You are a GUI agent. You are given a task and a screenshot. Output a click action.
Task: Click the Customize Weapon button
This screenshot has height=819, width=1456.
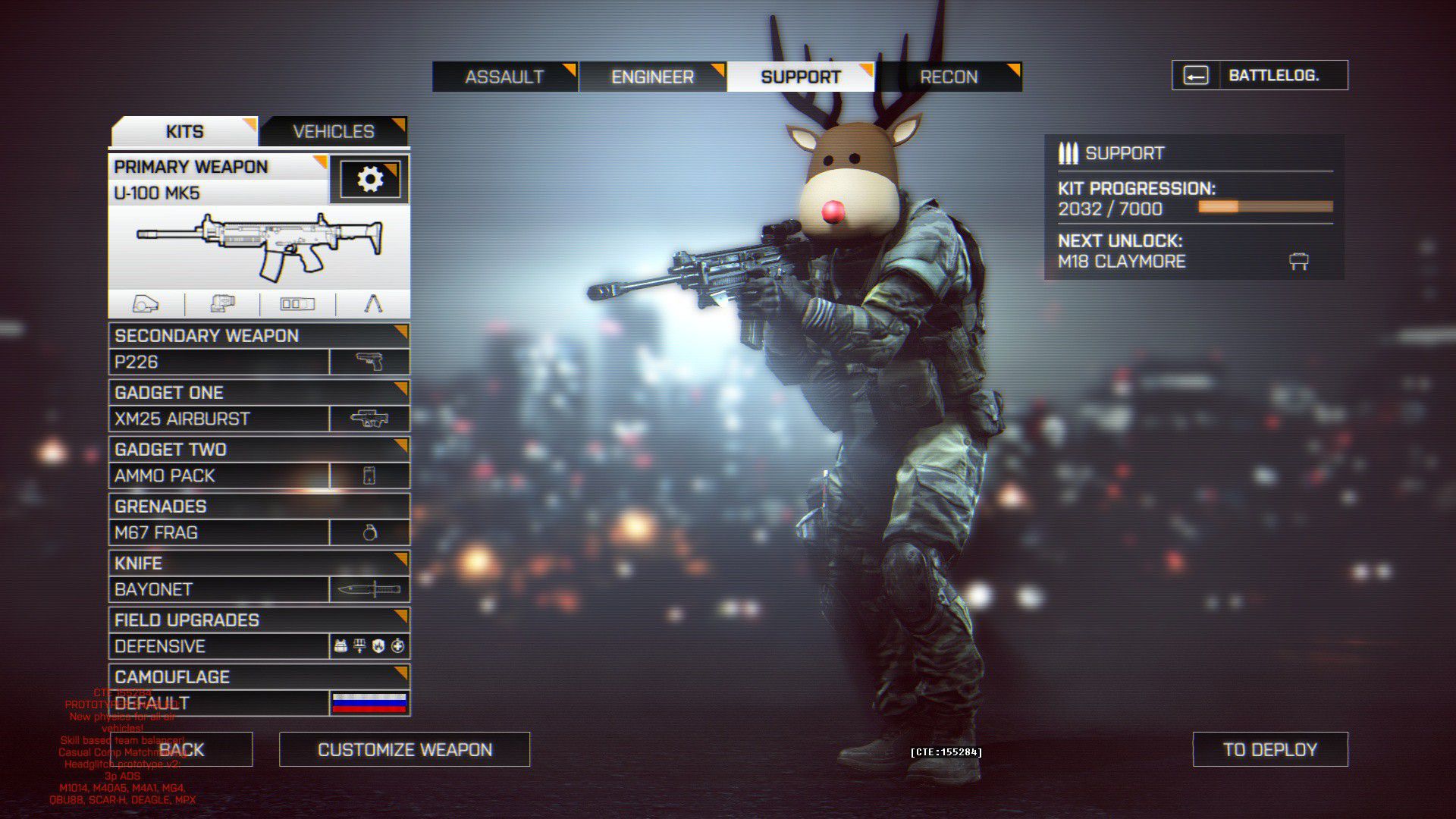404,749
